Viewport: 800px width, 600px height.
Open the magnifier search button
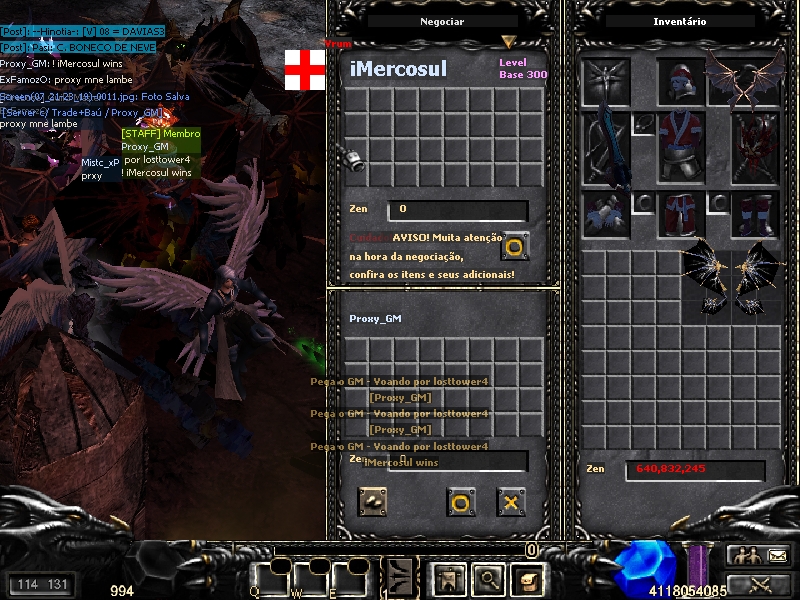point(487,578)
